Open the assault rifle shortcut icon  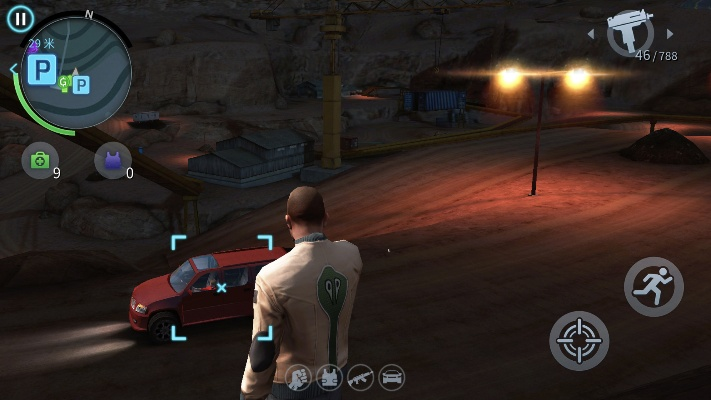coord(360,377)
